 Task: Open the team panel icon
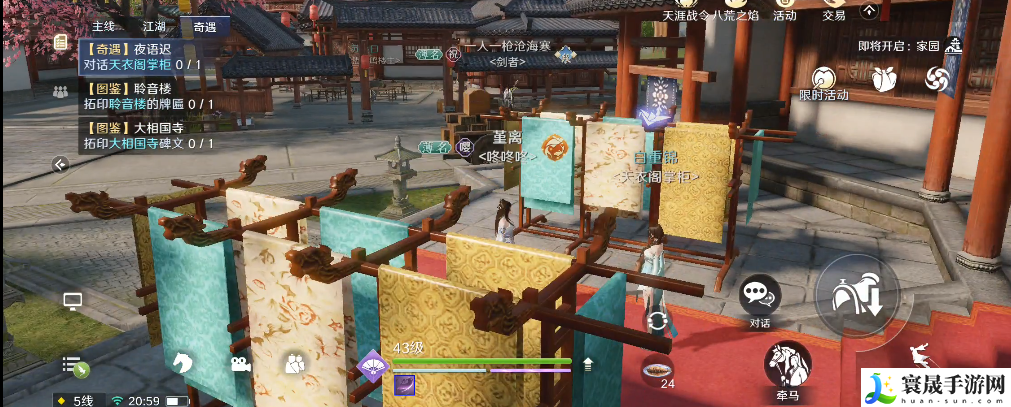point(59,90)
